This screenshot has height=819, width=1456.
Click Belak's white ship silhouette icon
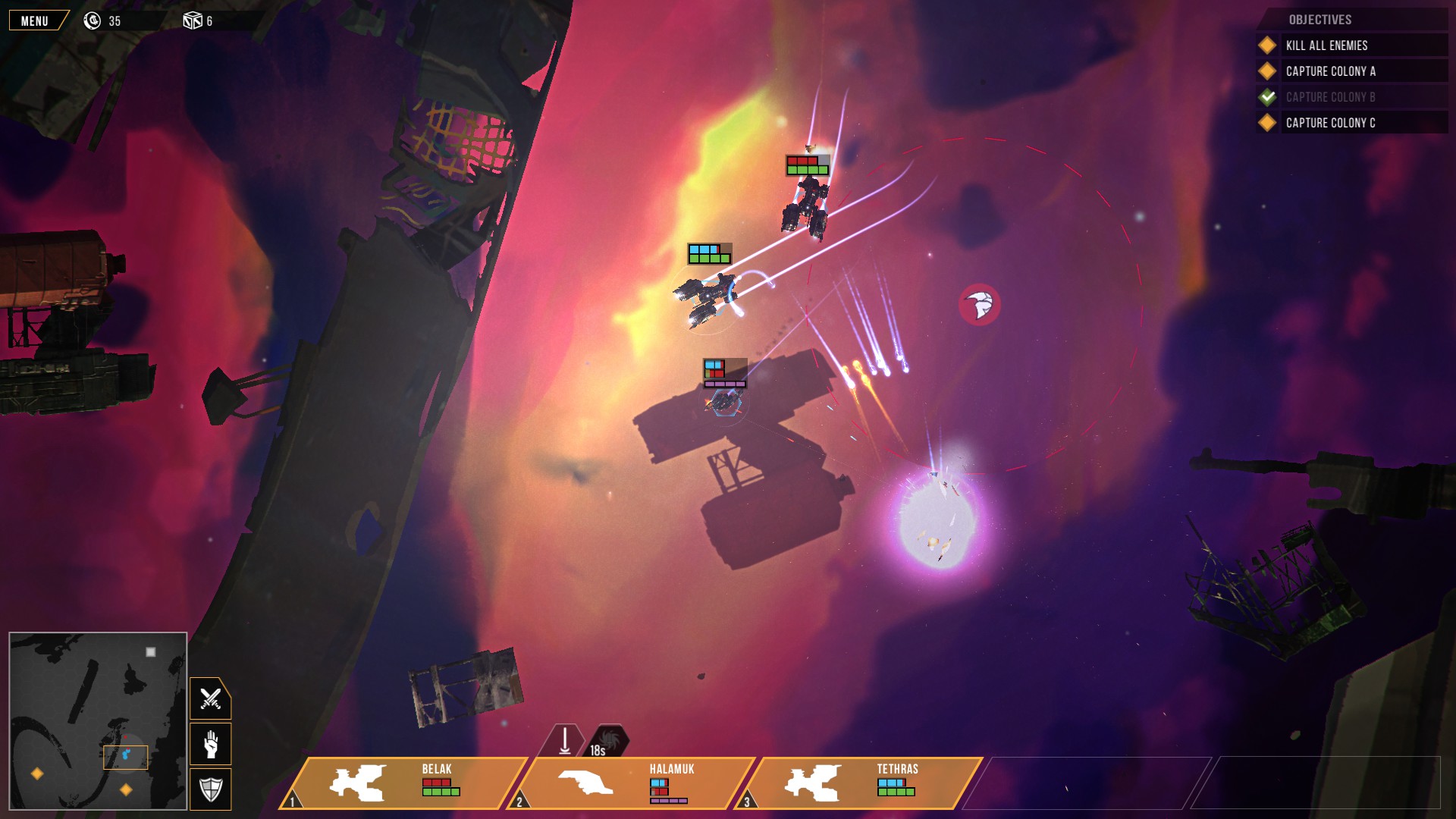[358, 781]
